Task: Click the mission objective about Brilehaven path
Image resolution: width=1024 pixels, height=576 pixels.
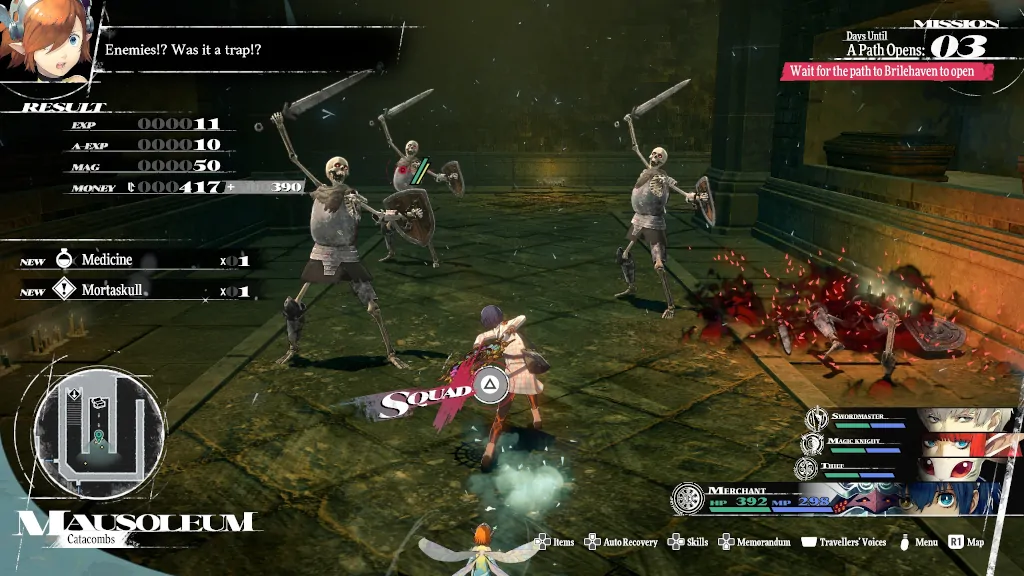Action: tap(889, 71)
